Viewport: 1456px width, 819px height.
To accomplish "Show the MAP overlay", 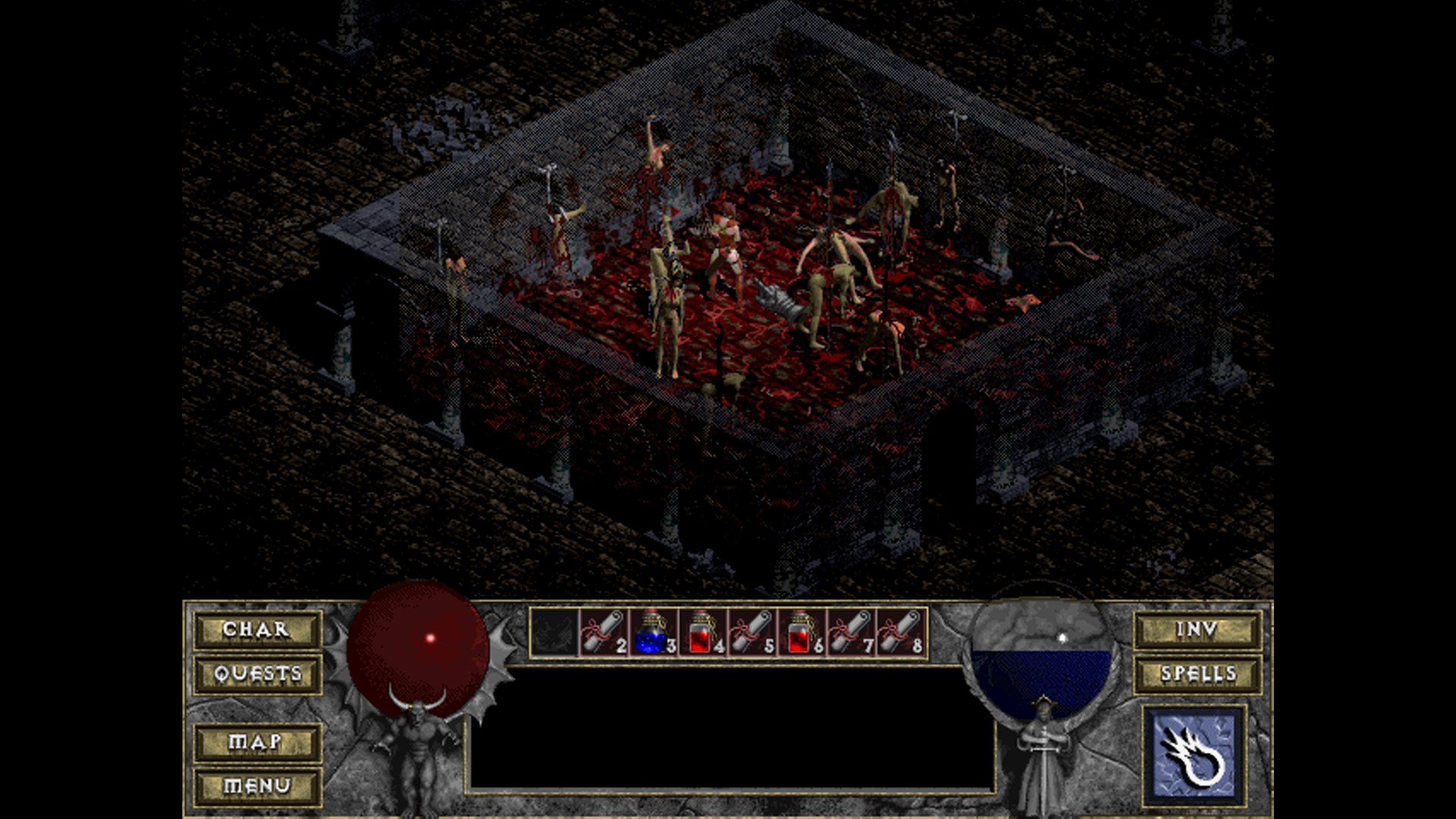I will tap(256, 742).
